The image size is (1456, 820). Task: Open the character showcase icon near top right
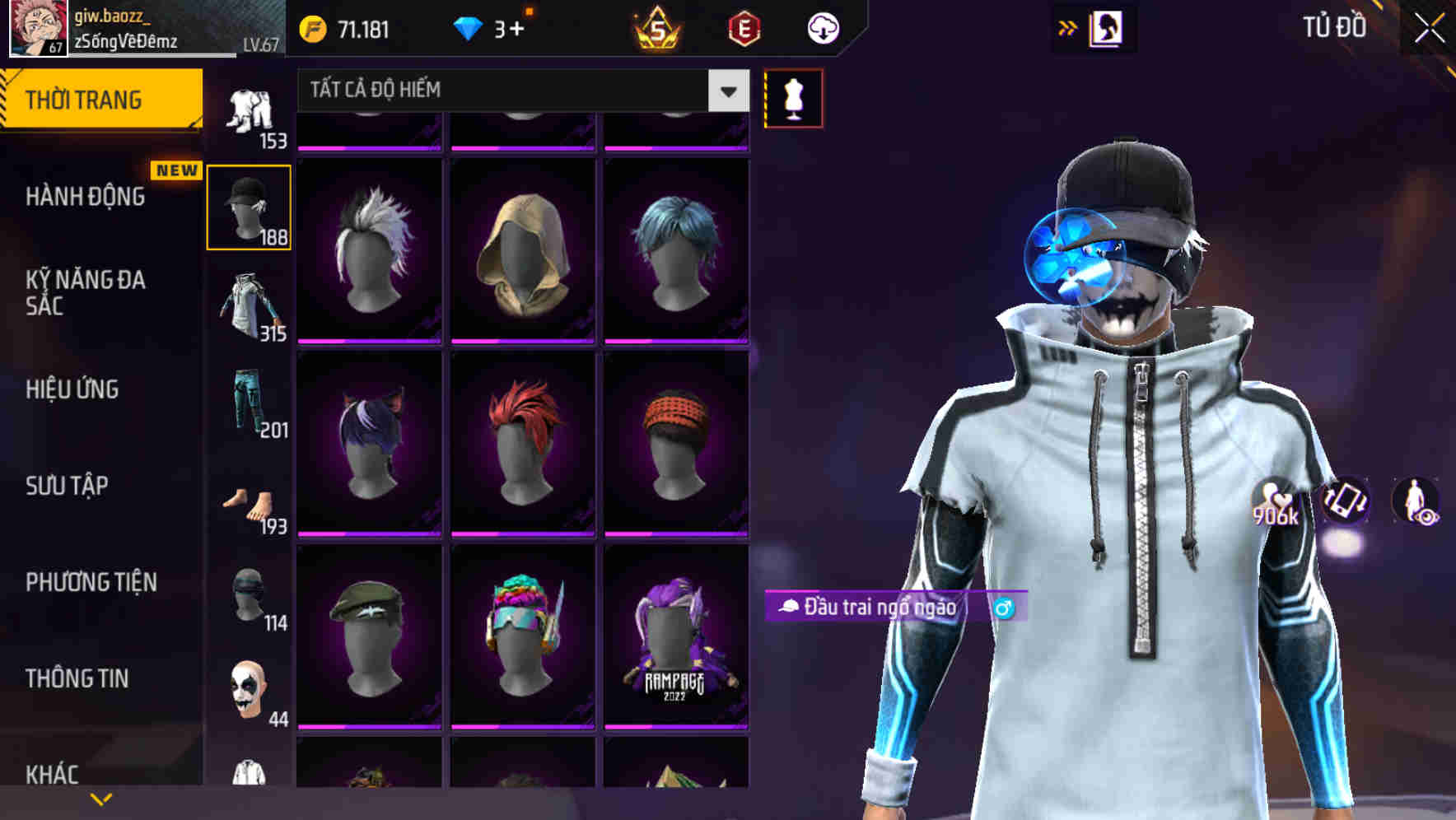[1107, 27]
